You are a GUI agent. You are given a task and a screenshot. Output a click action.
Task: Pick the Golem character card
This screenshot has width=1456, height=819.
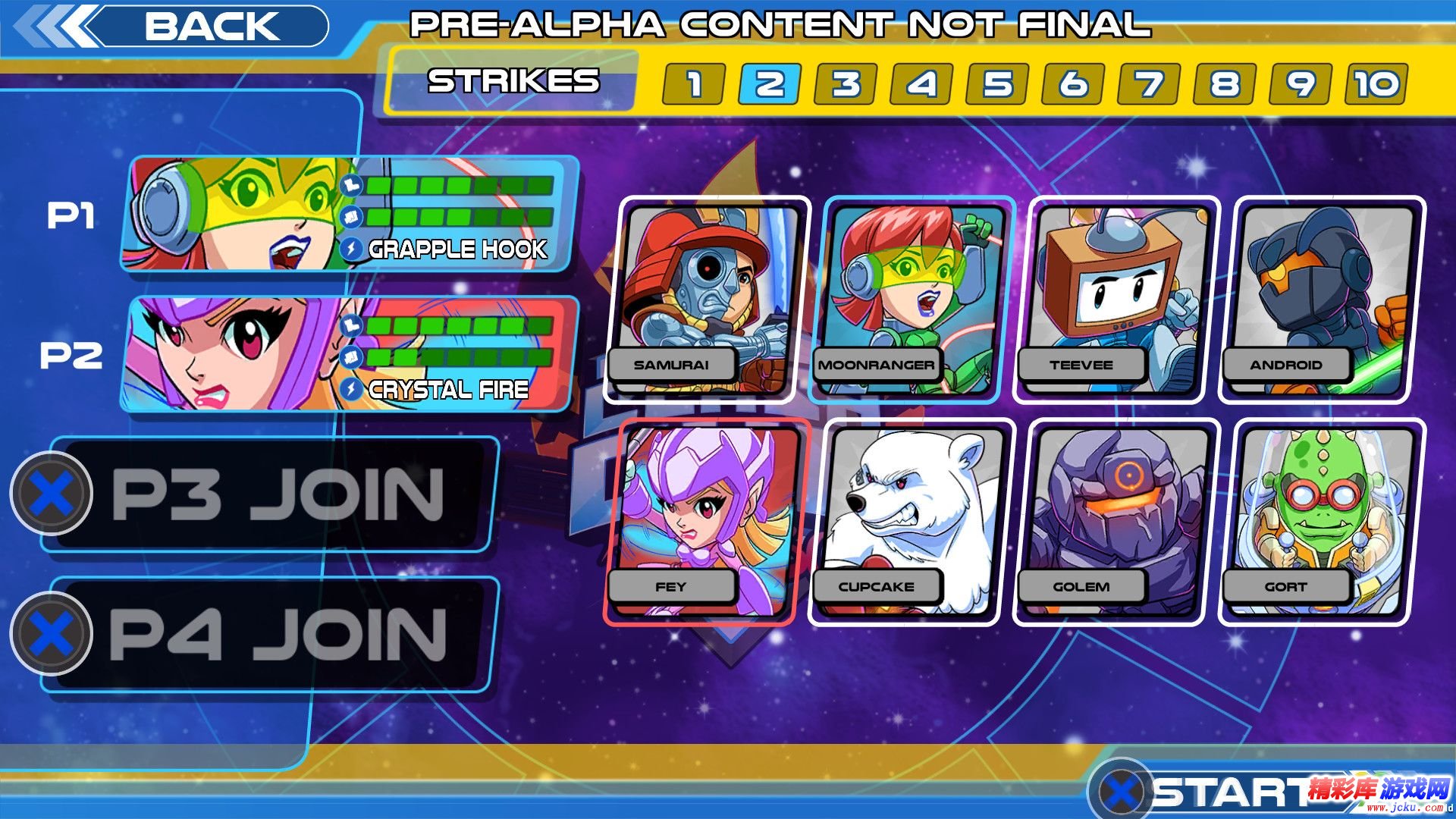pos(1116,522)
